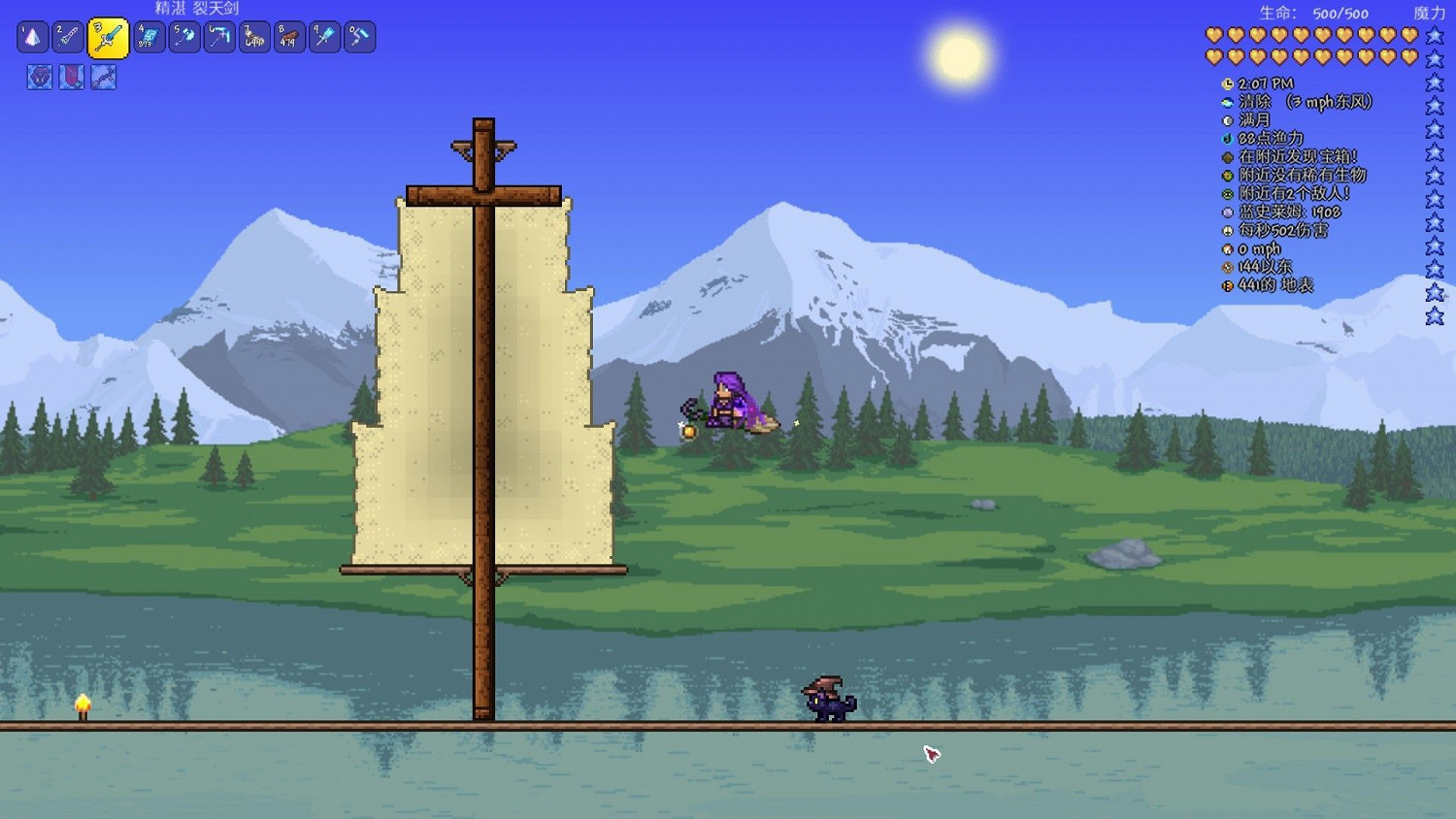Click the fishing power (88点渔力) icon
1456x819 pixels.
point(1227,139)
